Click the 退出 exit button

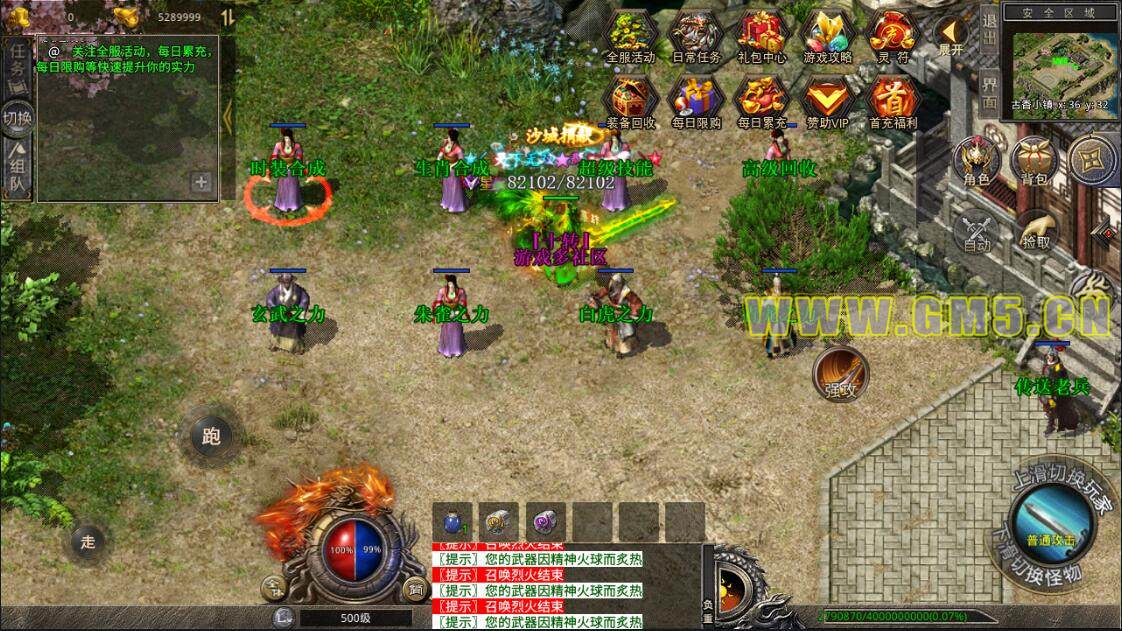click(988, 30)
